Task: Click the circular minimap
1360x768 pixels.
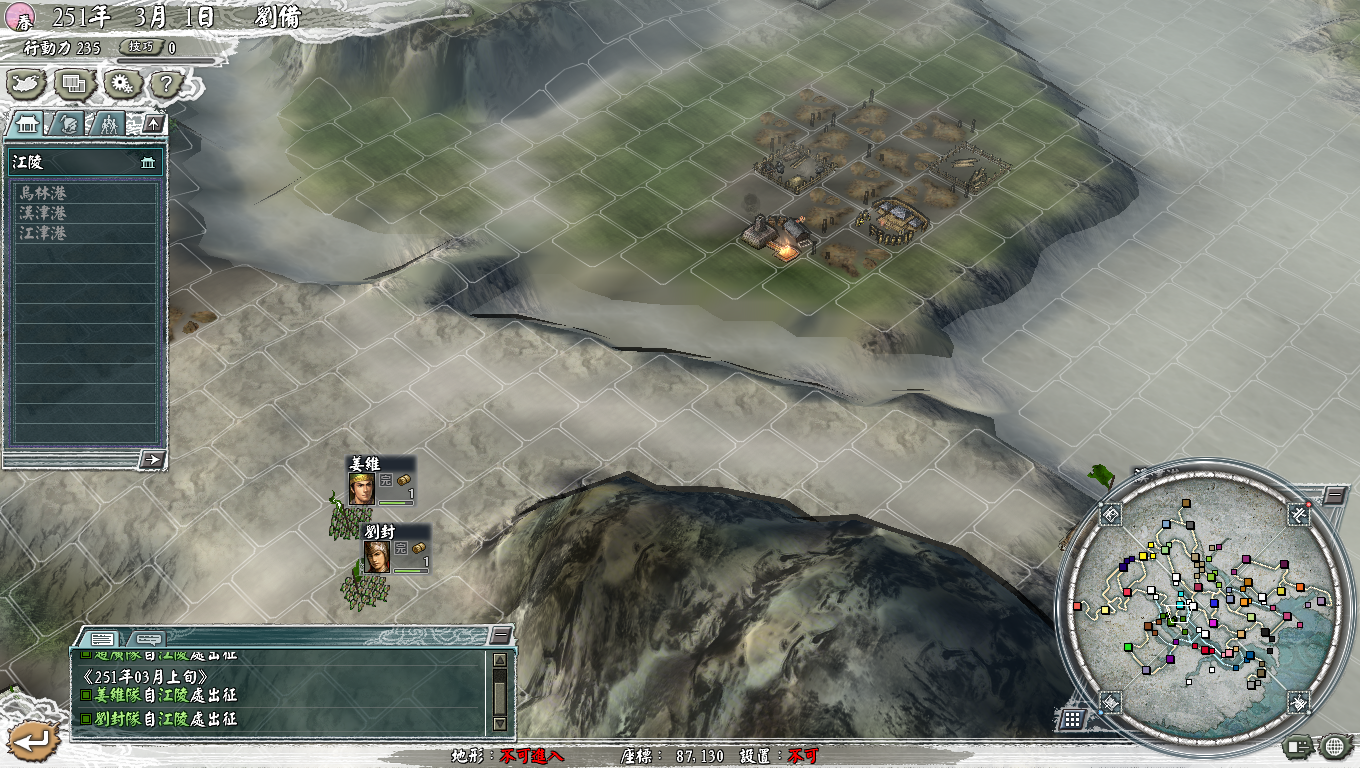Action: 1201,603
